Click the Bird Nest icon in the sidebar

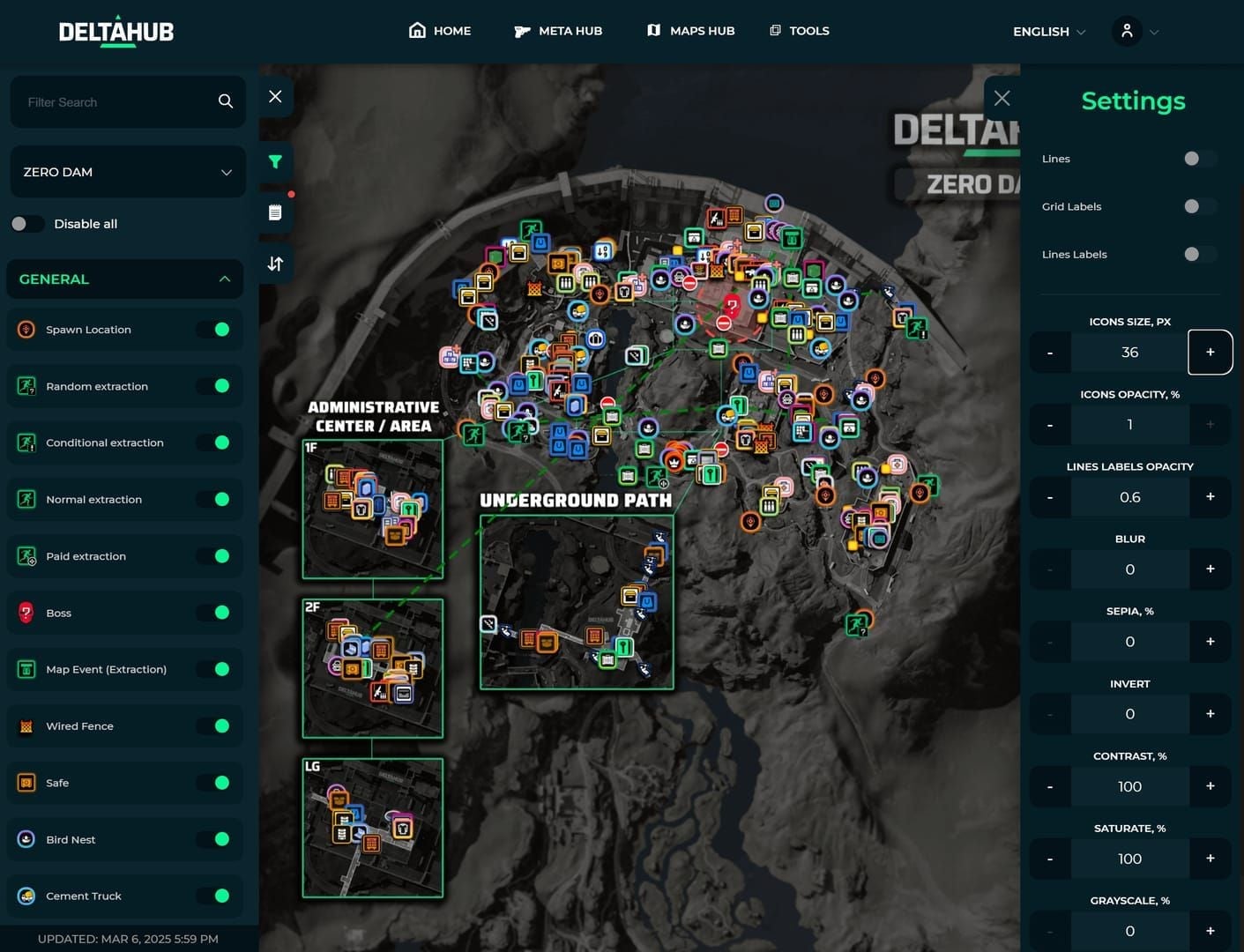click(26, 838)
